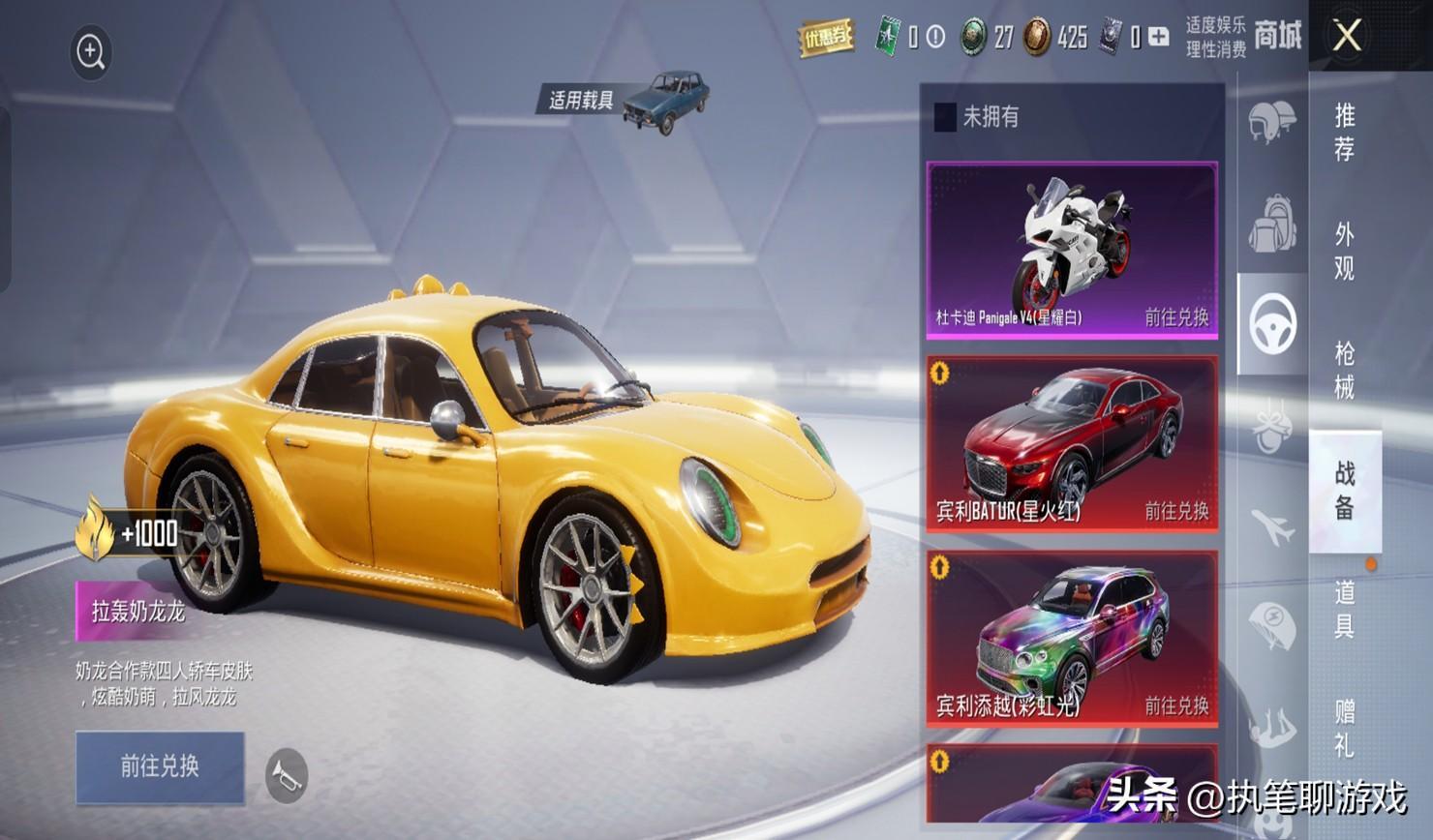The height and width of the screenshot is (840, 1433).
Task: Choose the backpack category icon
Action: point(1272,224)
